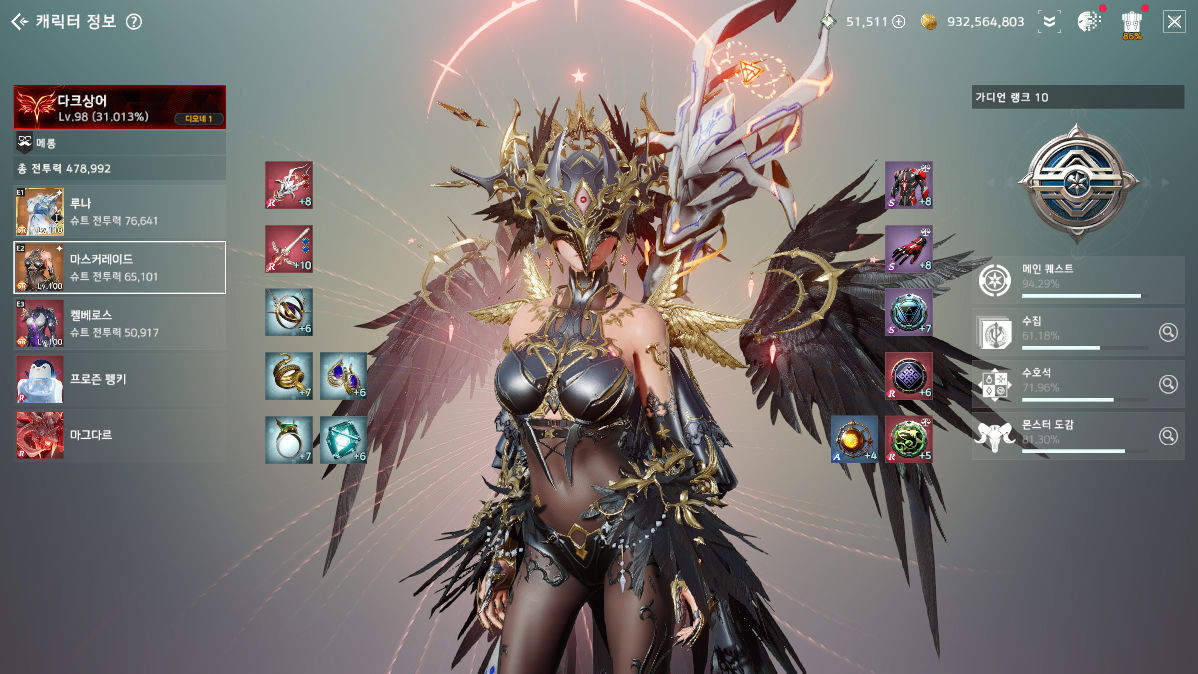The width and height of the screenshot is (1198, 674).
Task: Open the 몬스터 도감 magnifier
Action: [1168, 436]
